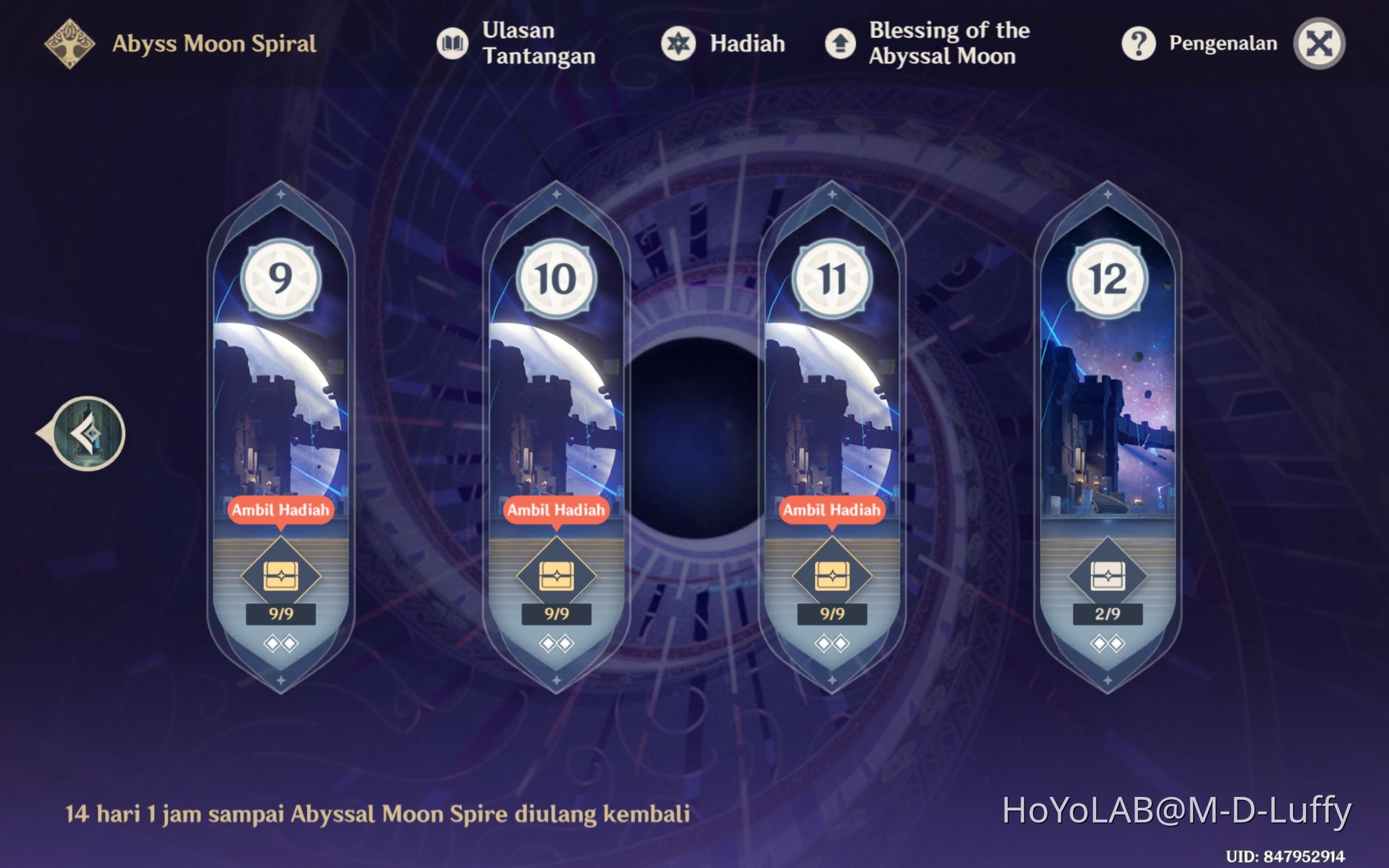The width and height of the screenshot is (1389, 868).
Task: Claim Ambil Hadiah on Floor 10
Action: (556, 509)
